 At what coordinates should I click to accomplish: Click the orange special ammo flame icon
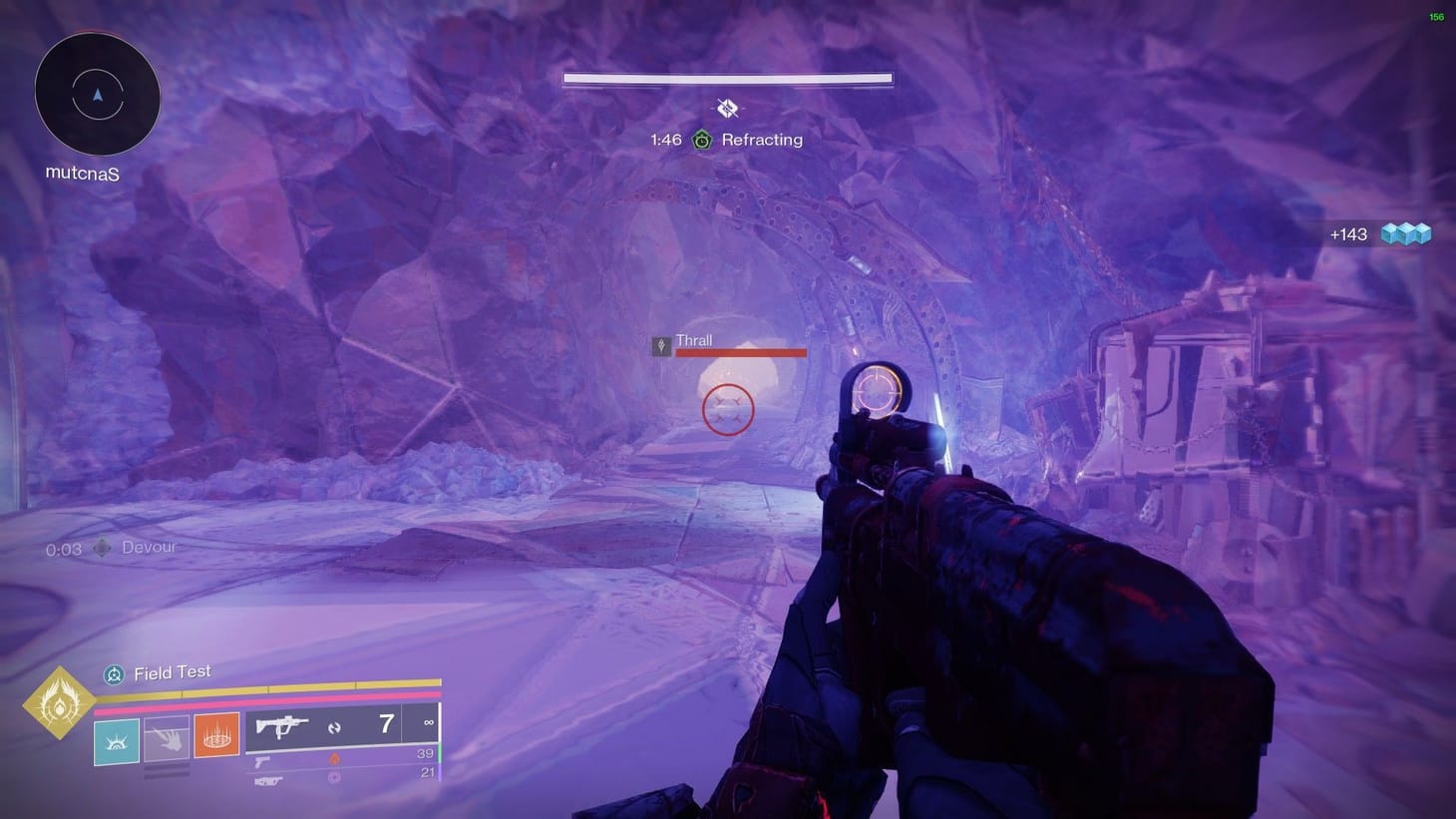pos(337,758)
